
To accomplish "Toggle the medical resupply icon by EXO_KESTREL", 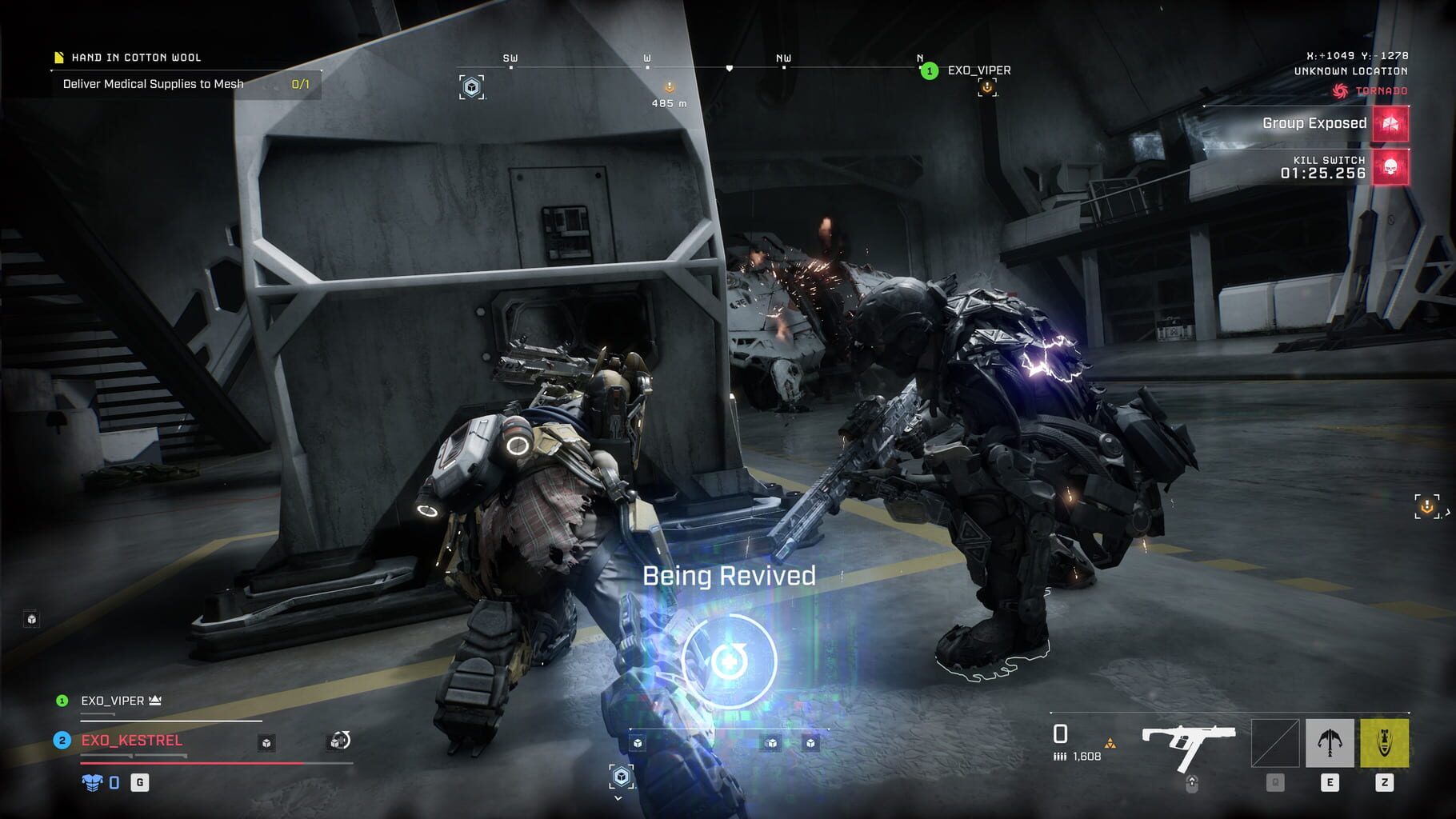I will point(338,743).
